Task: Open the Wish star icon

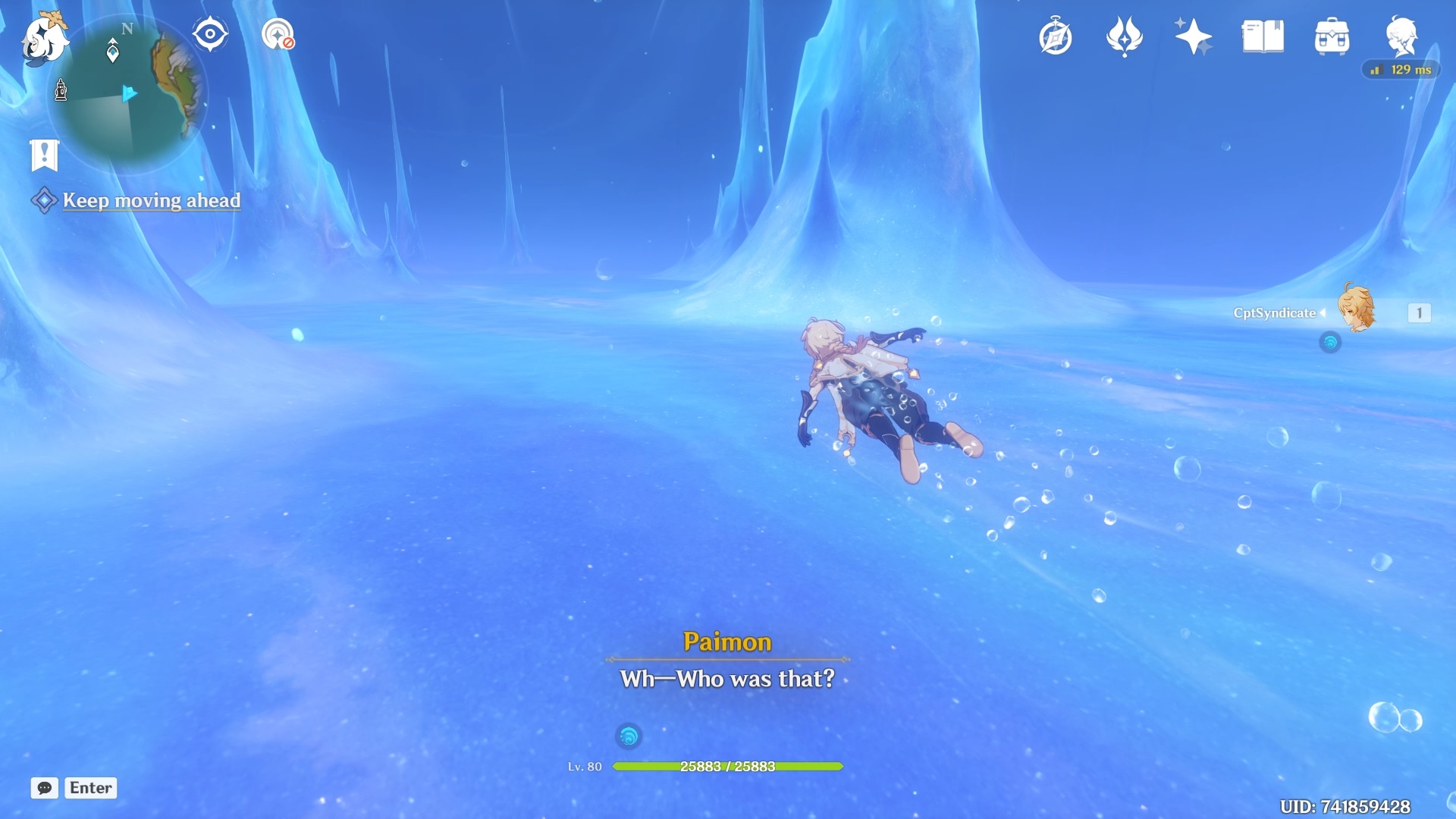Action: (1193, 36)
